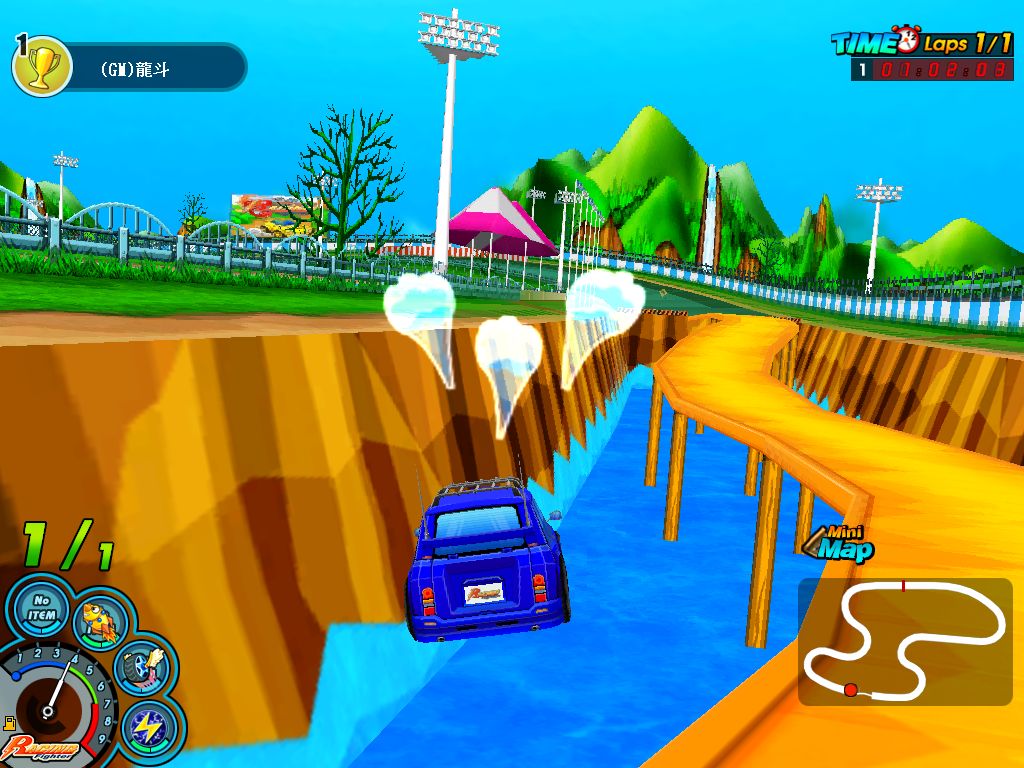Click the track minimap
Image resolution: width=1024 pixels, height=768 pixels.
[905, 641]
